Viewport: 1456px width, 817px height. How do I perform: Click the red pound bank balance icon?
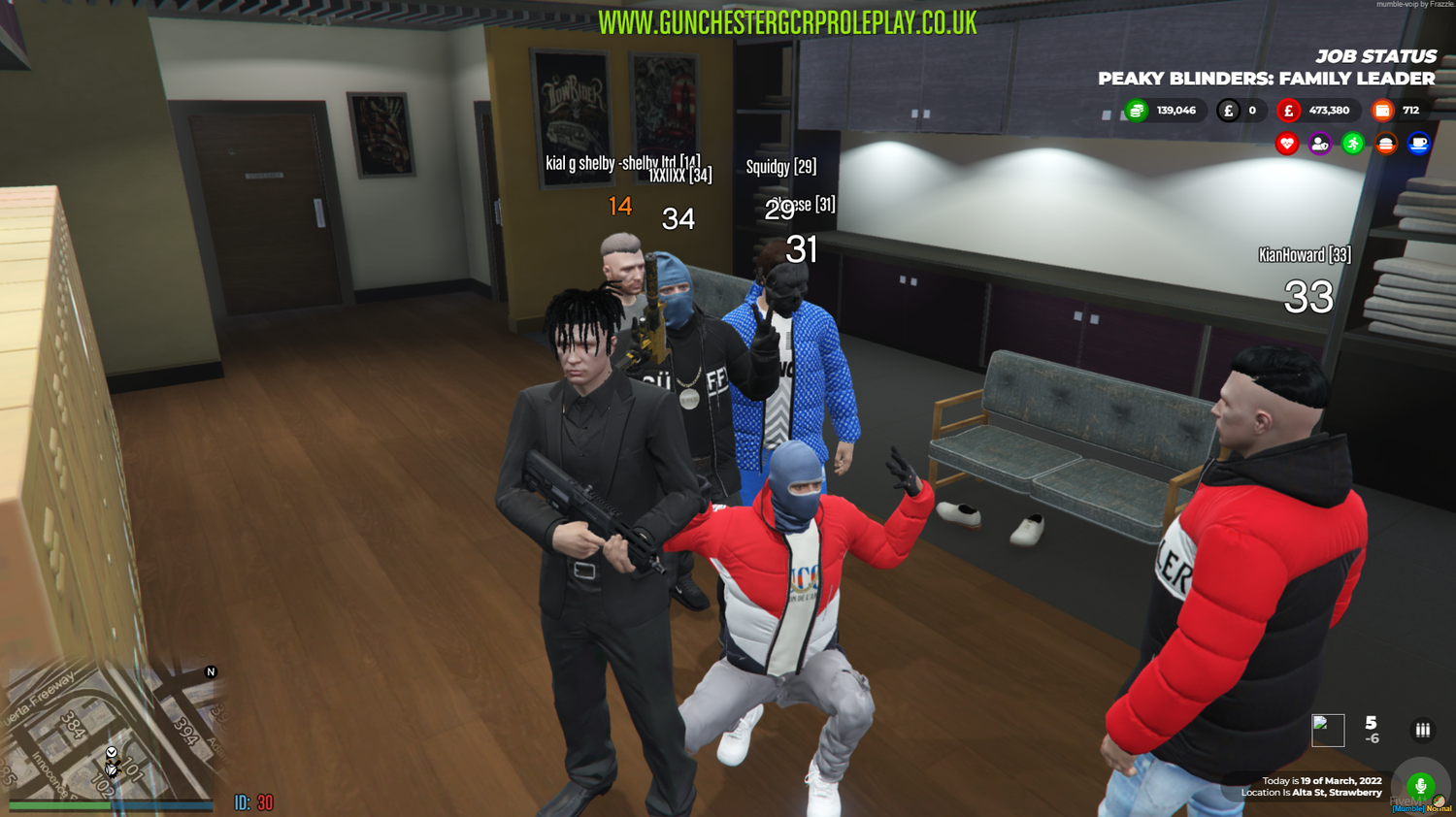tap(1288, 110)
